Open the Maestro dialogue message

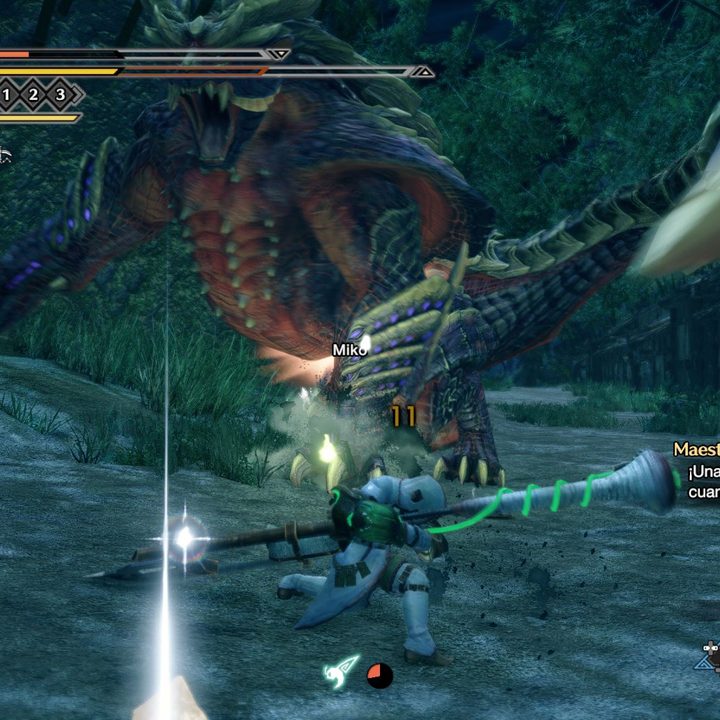pyautogui.click(x=696, y=460)
